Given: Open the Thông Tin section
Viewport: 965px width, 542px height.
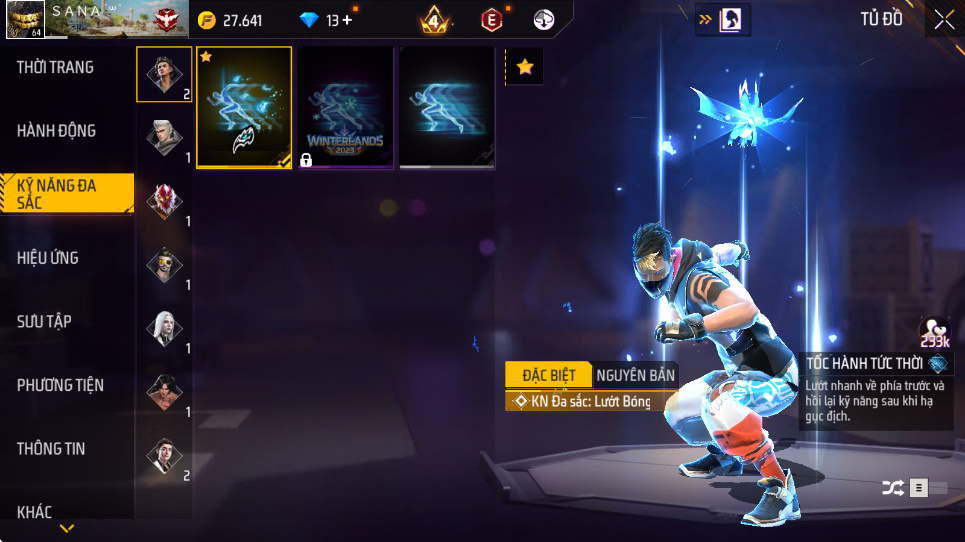Looking at the screenshot, I should click(x=51, y=449).
